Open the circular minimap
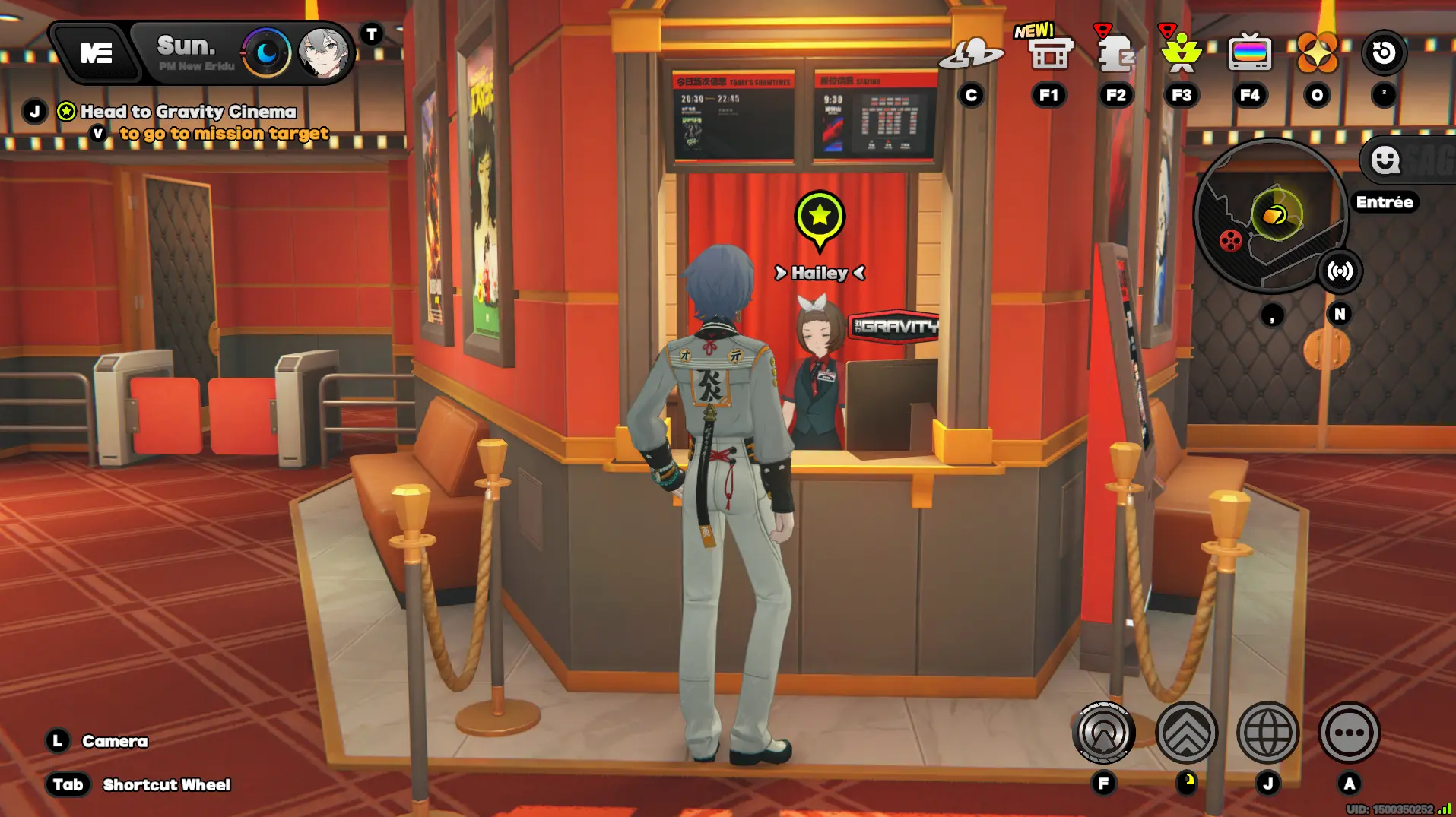This screenshot has height=817, width=1456. [x=1268, y=217]
